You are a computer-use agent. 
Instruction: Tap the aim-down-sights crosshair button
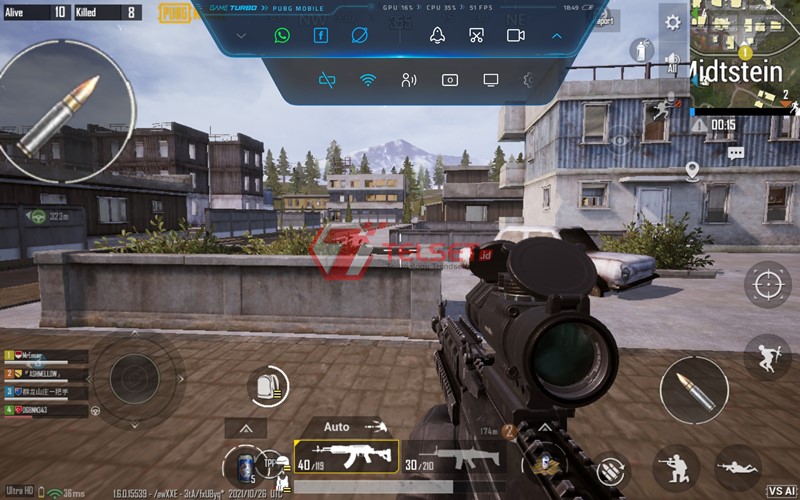pos(767,285)
